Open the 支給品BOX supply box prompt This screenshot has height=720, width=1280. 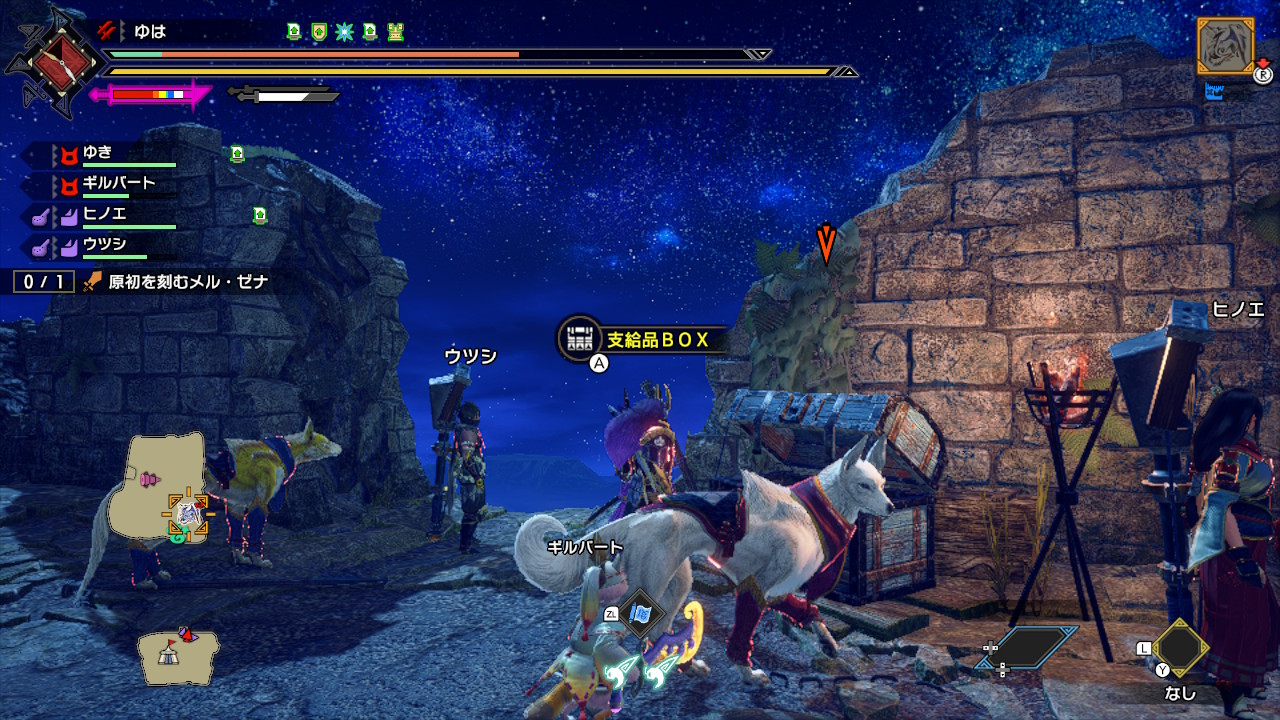[x=640, y=340]
